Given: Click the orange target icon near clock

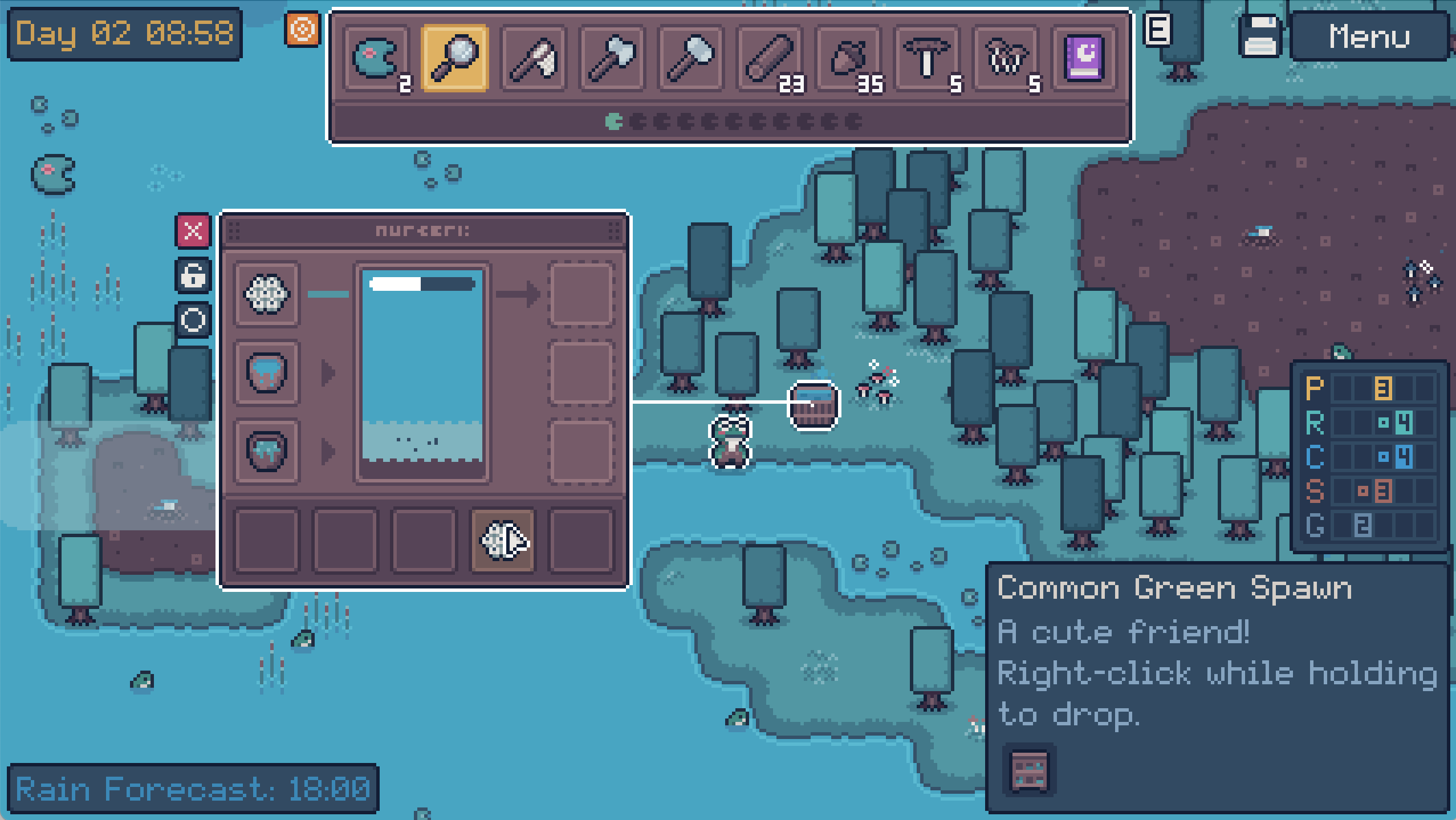Looking at the screenshot, I should point(302,29).
